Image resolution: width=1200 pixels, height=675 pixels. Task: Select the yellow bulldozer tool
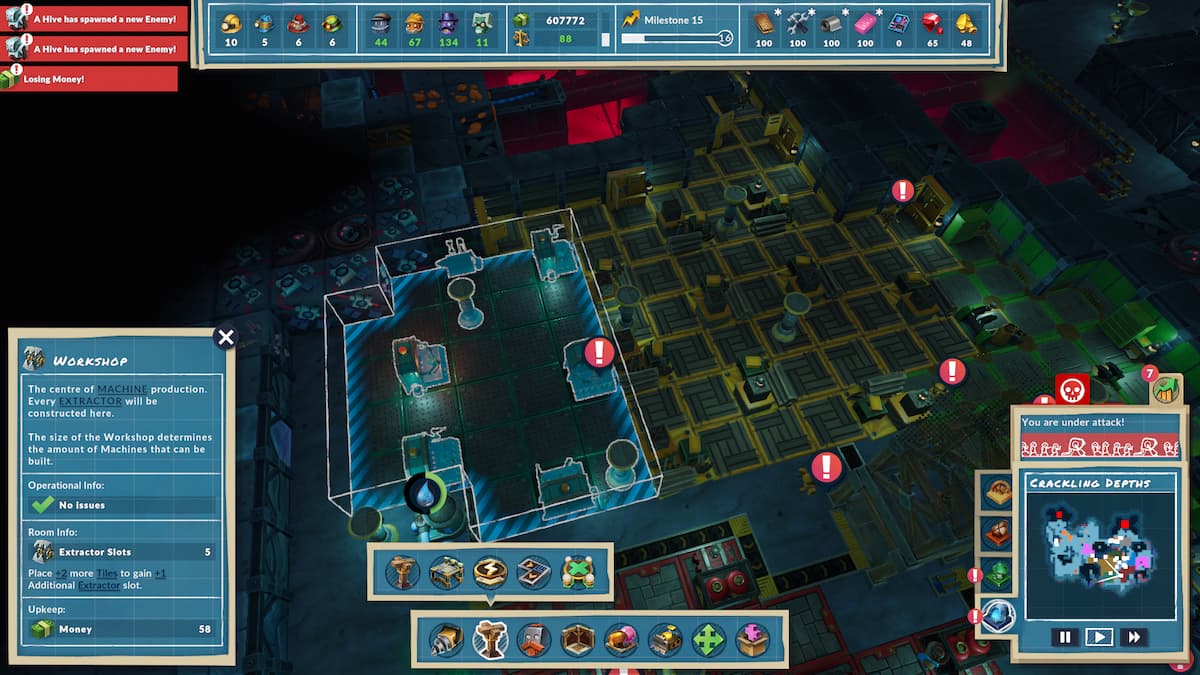(665, 639)
